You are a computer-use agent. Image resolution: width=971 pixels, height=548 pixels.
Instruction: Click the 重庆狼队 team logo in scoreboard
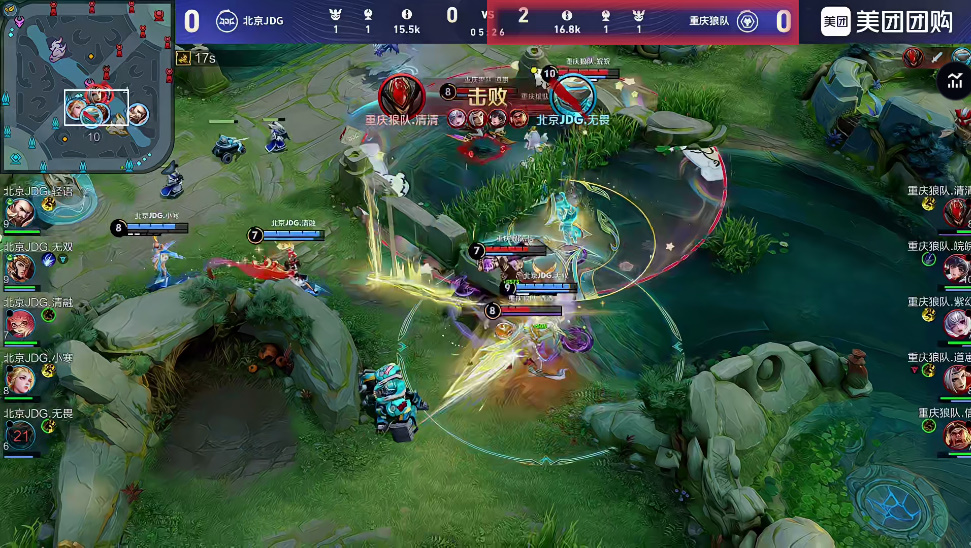pos(747,21)
